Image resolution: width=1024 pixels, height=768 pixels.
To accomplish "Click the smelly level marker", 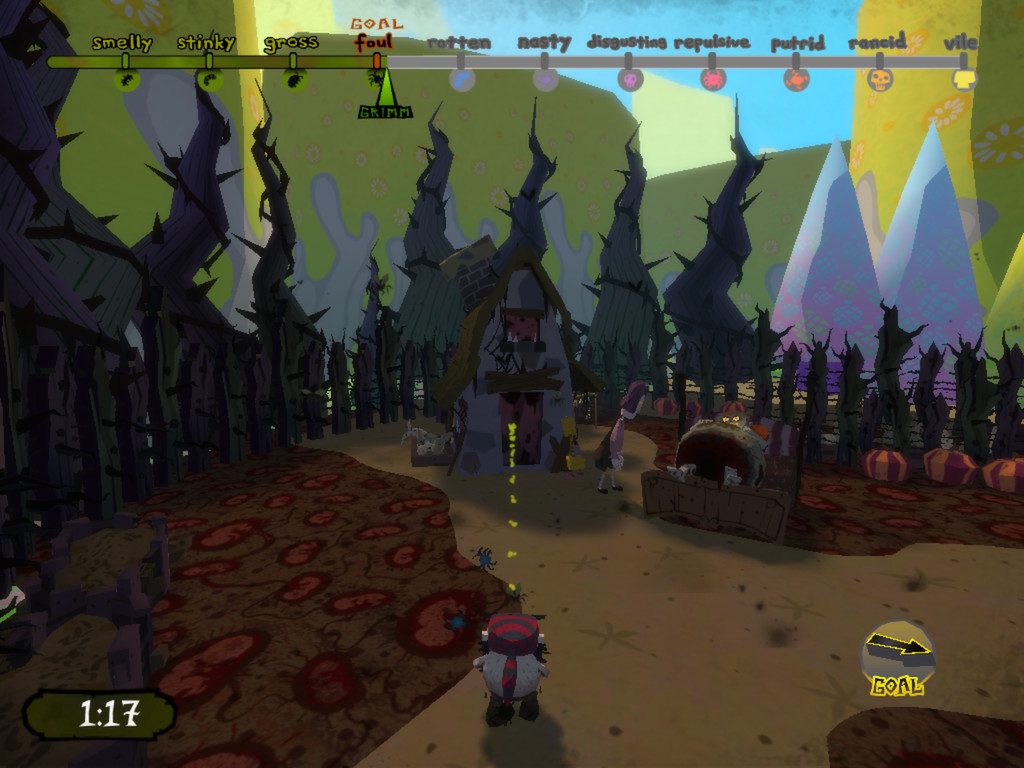I will 126,77.
